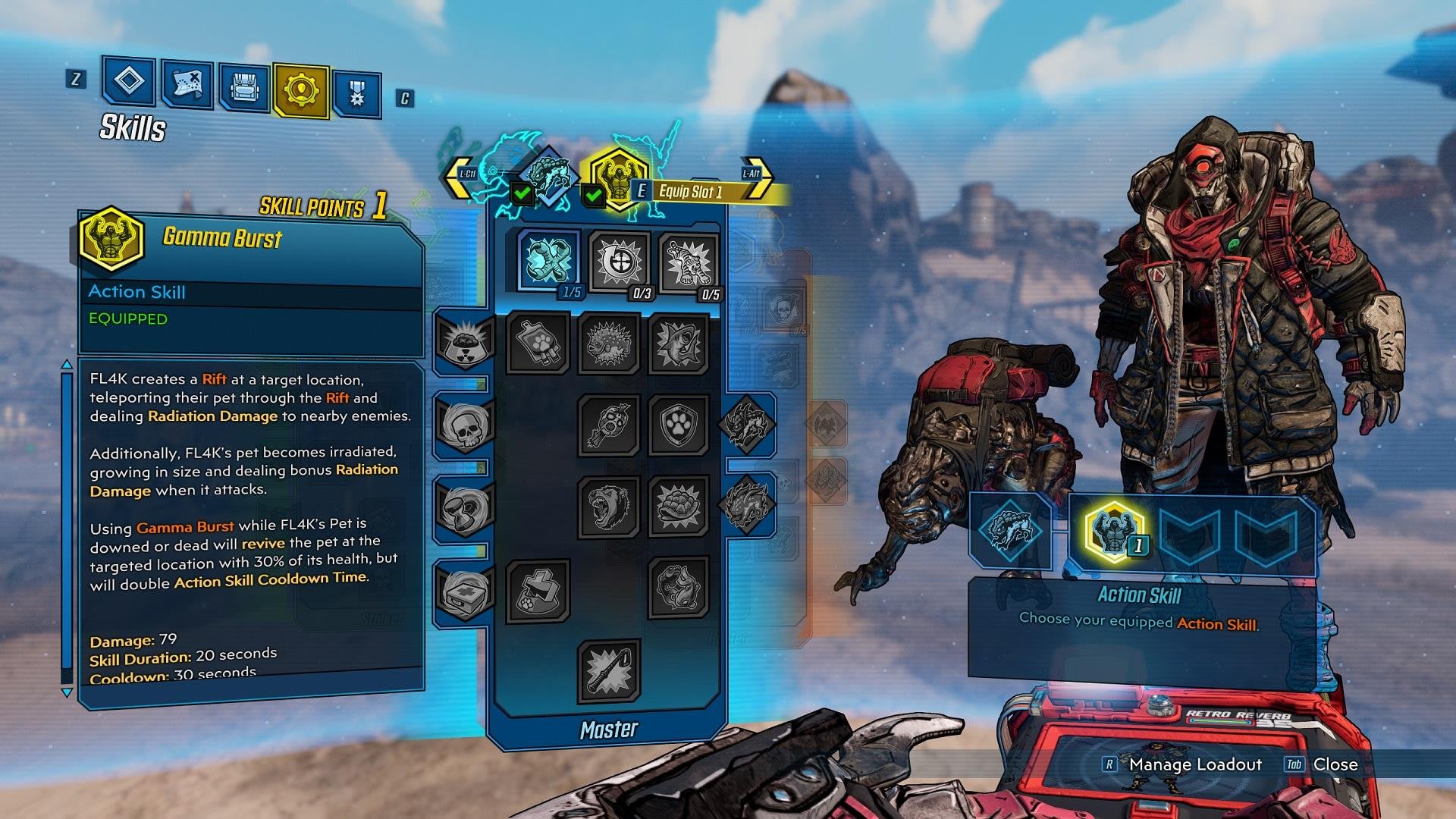The height and width of the screenshot is (819, 1456).
Task: Choose the turtle shell skill icon
Action: tap(678, 505)
